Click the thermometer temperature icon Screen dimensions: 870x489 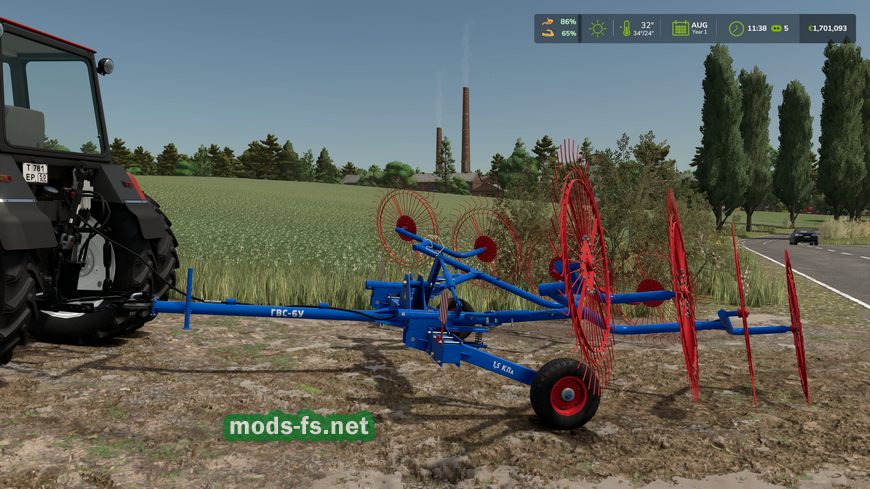pos(626,28)
